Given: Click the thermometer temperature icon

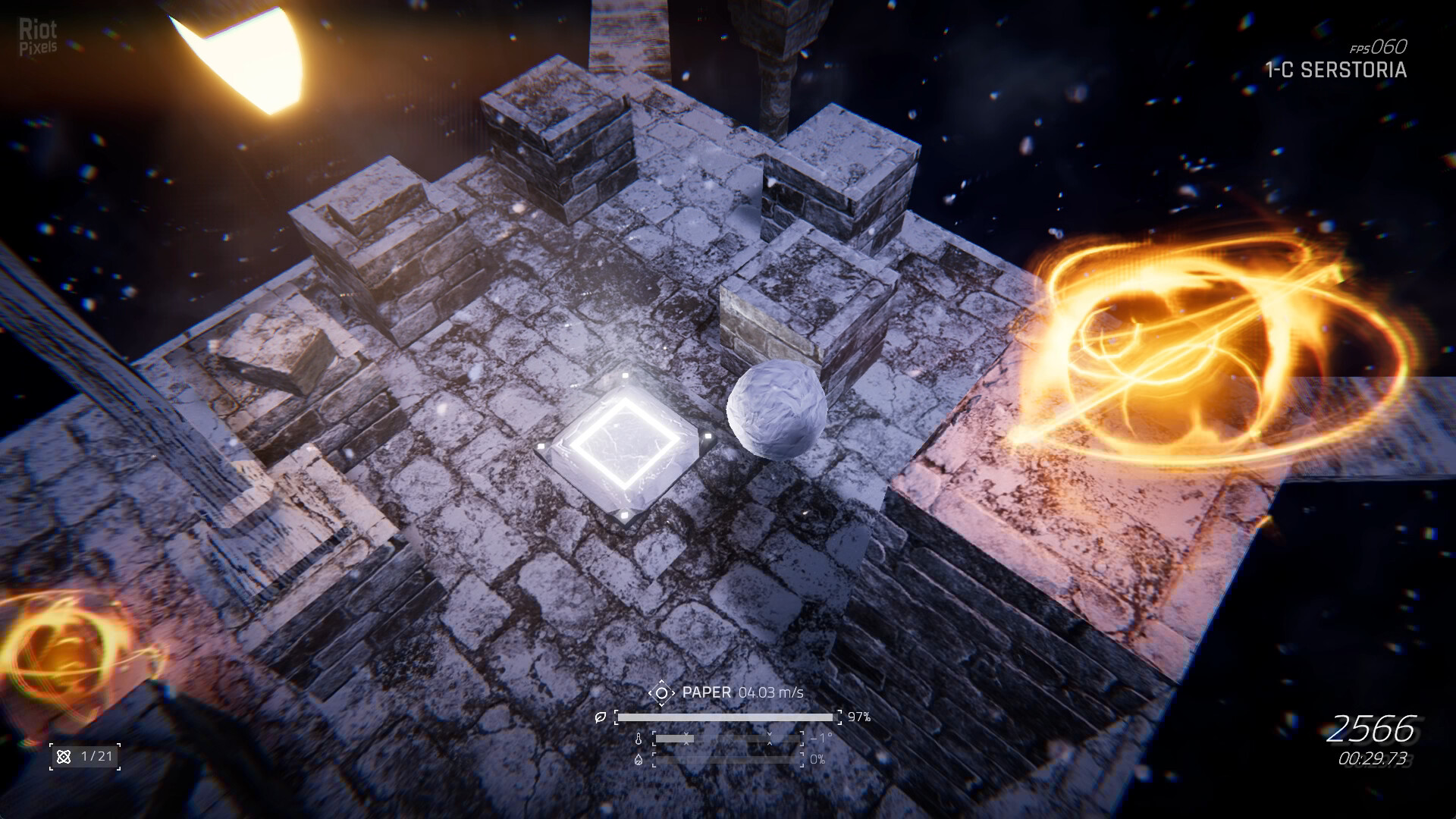Looking at the screenshot, I should pos(639,739).
